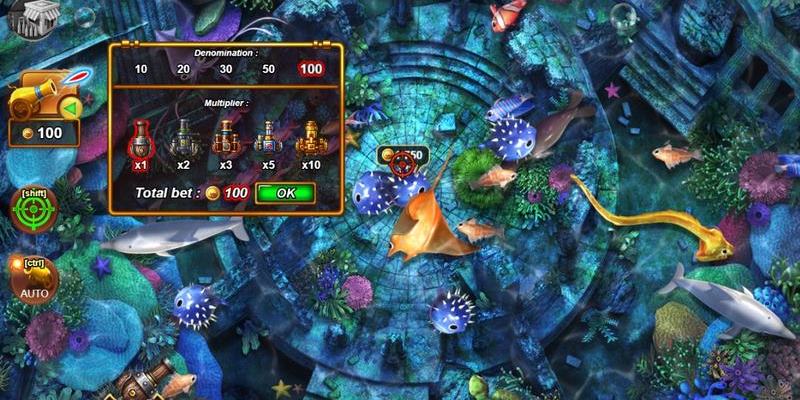Viewport: 800px width, 400px height.
Task: Select the x2 multiplier cannon
Action: pos(184,141)
